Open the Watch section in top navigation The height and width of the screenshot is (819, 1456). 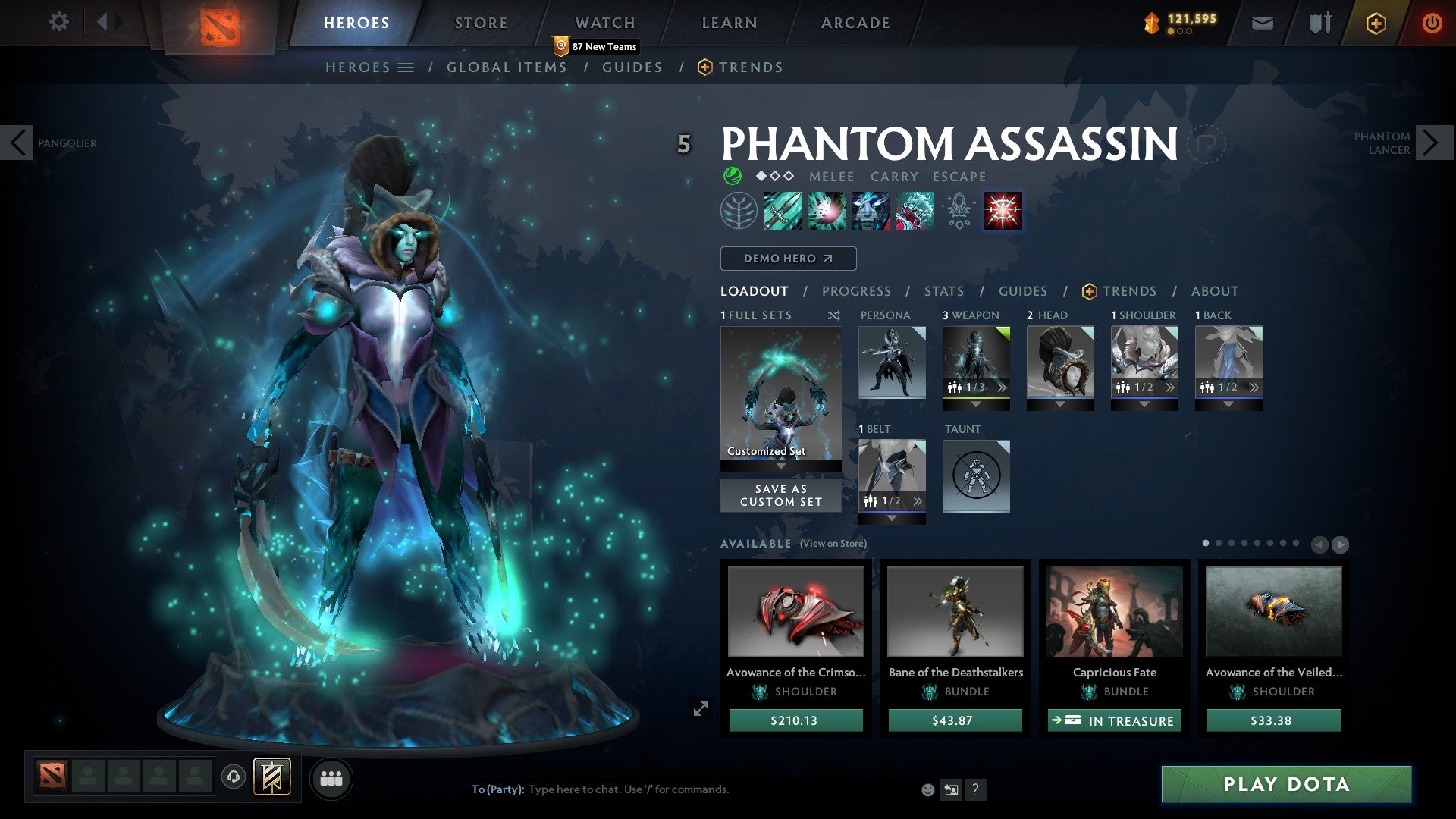click(604, 22)
